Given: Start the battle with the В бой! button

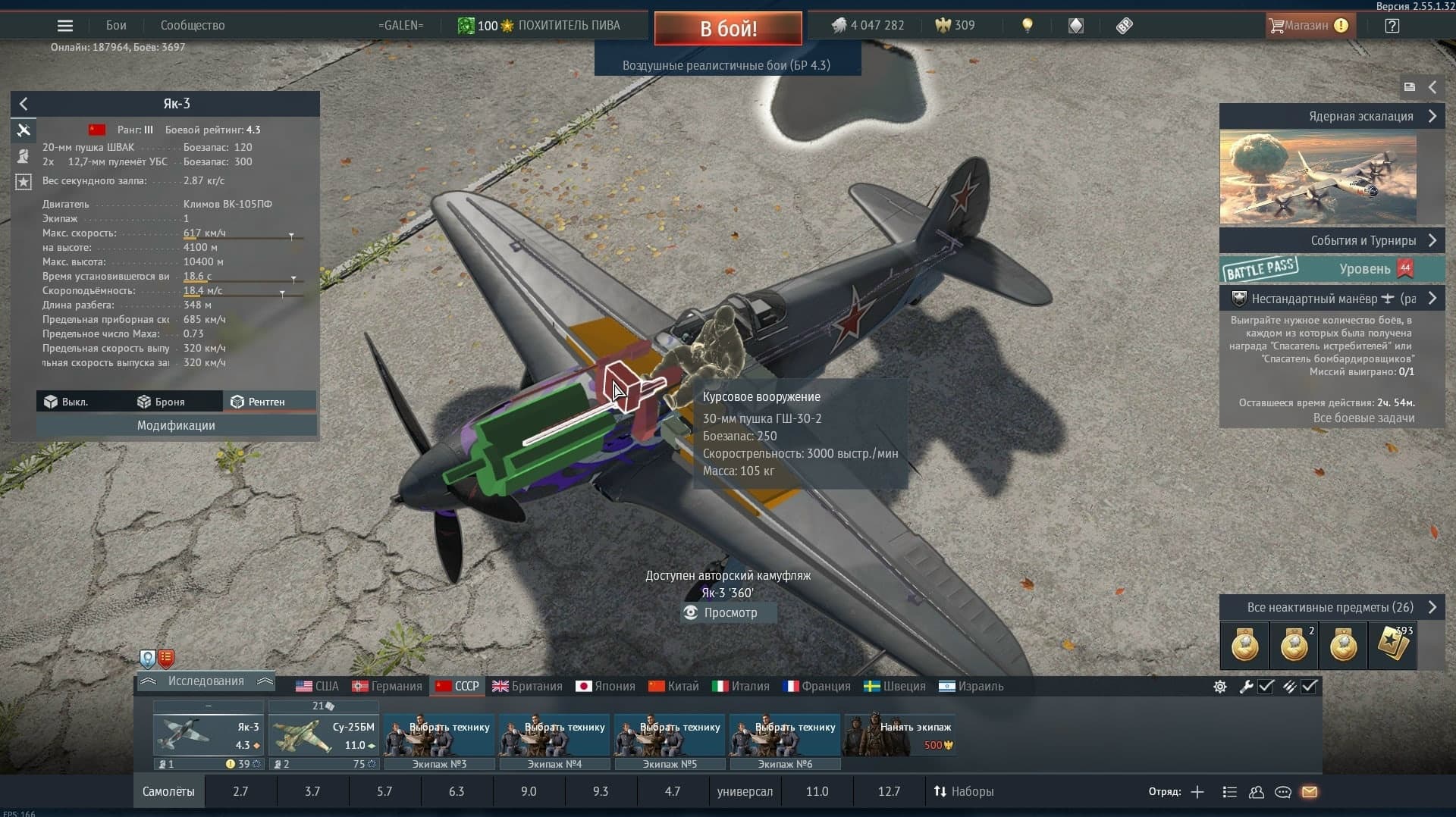Looking at the screenshot, I should coord(728,29).
